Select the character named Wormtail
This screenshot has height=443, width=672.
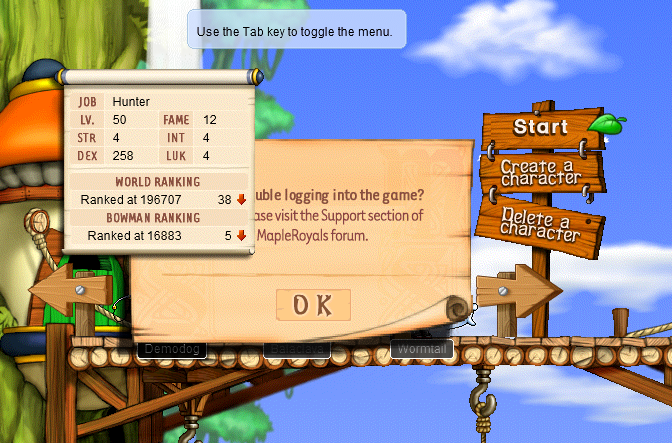coord(421,349)
